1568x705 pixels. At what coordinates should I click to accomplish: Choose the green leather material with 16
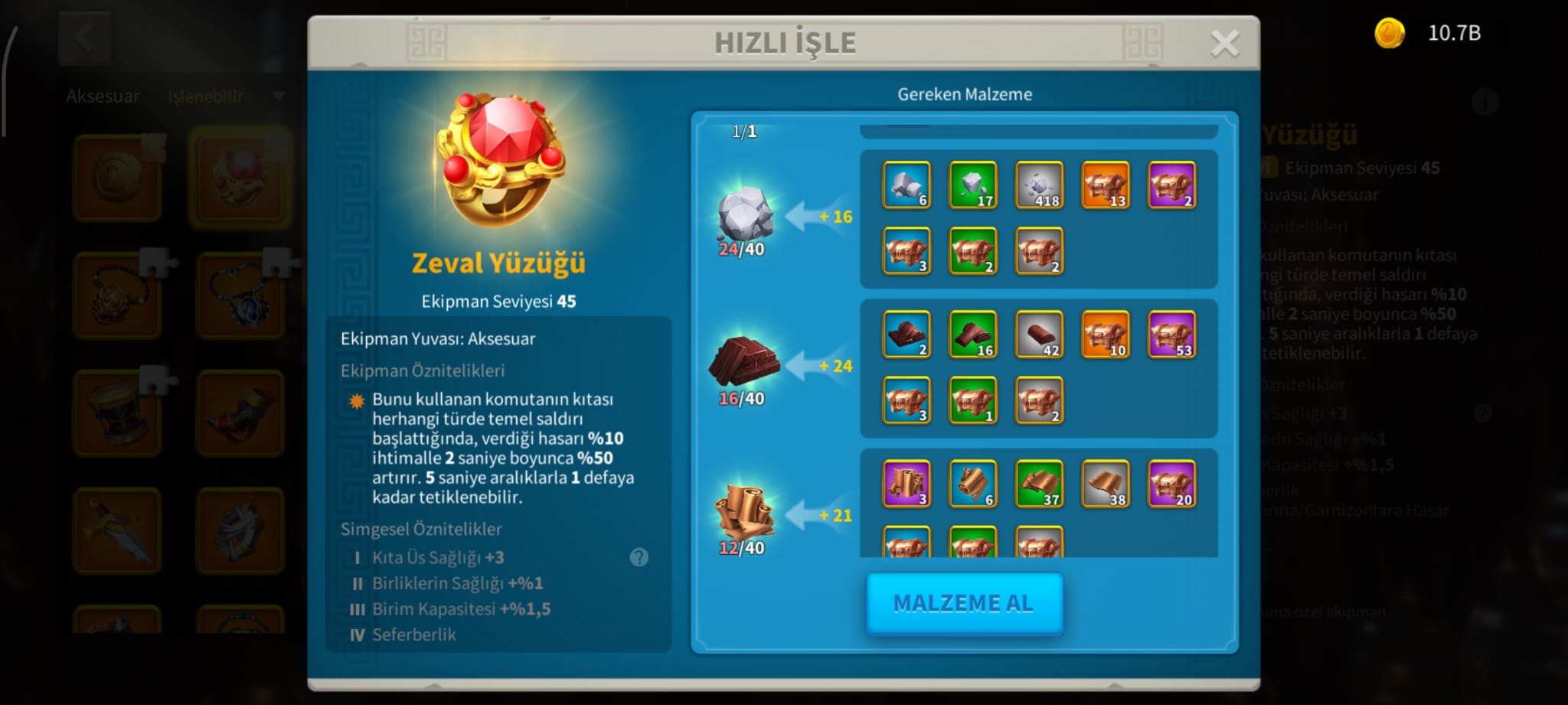(x=972, y=335)
